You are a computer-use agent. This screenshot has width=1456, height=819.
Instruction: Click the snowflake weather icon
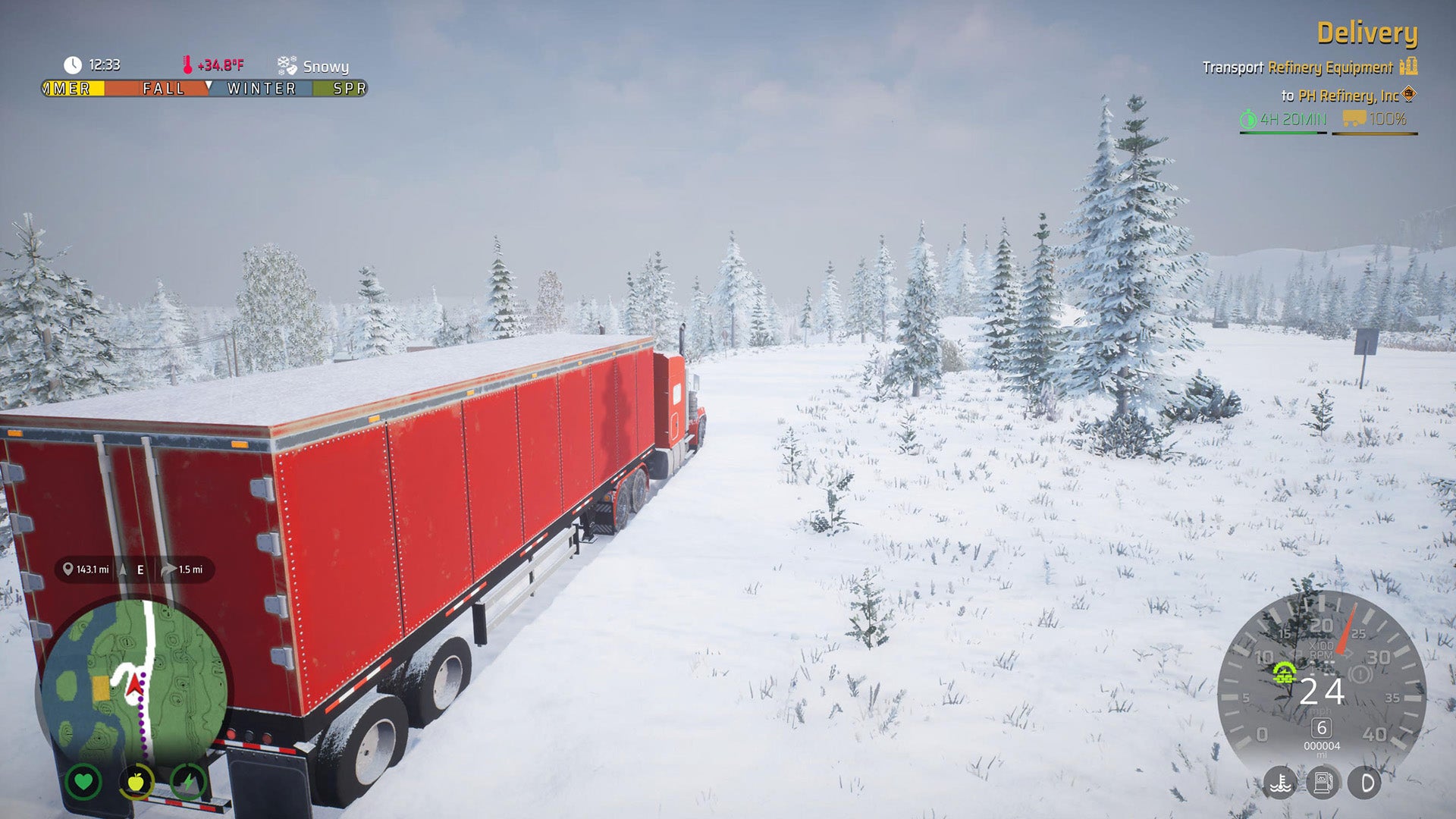[x=286, y=64]
